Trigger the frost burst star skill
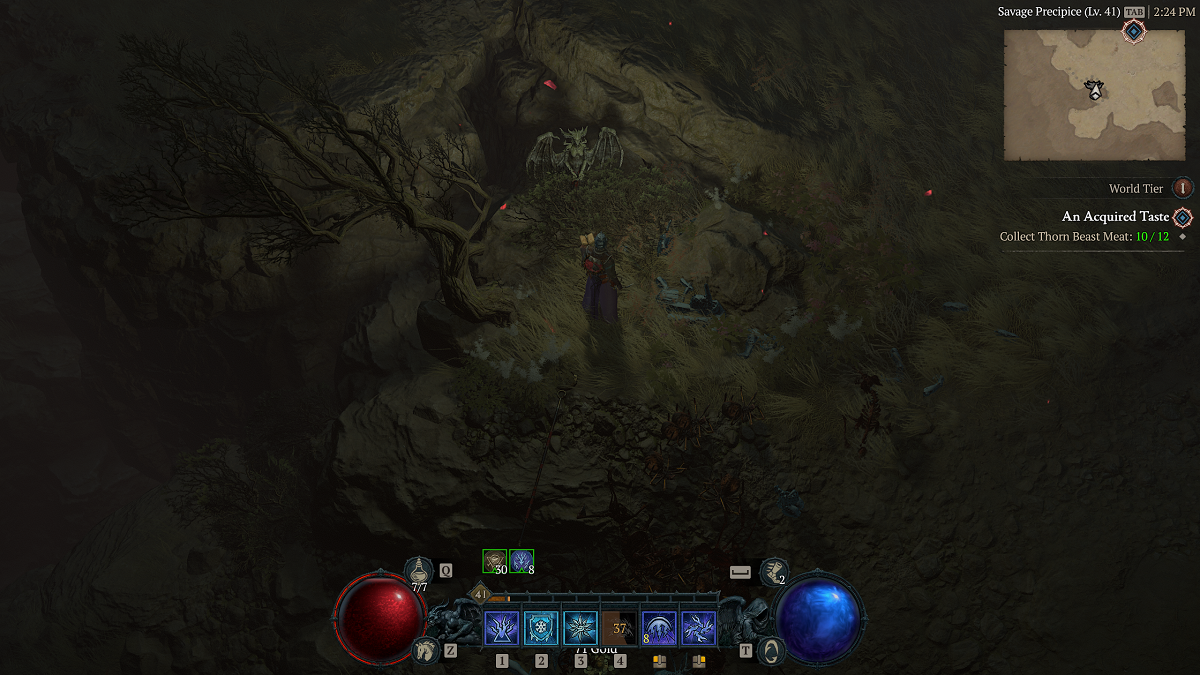This screenshot has width=1200, height=675. tap(580, 629)
